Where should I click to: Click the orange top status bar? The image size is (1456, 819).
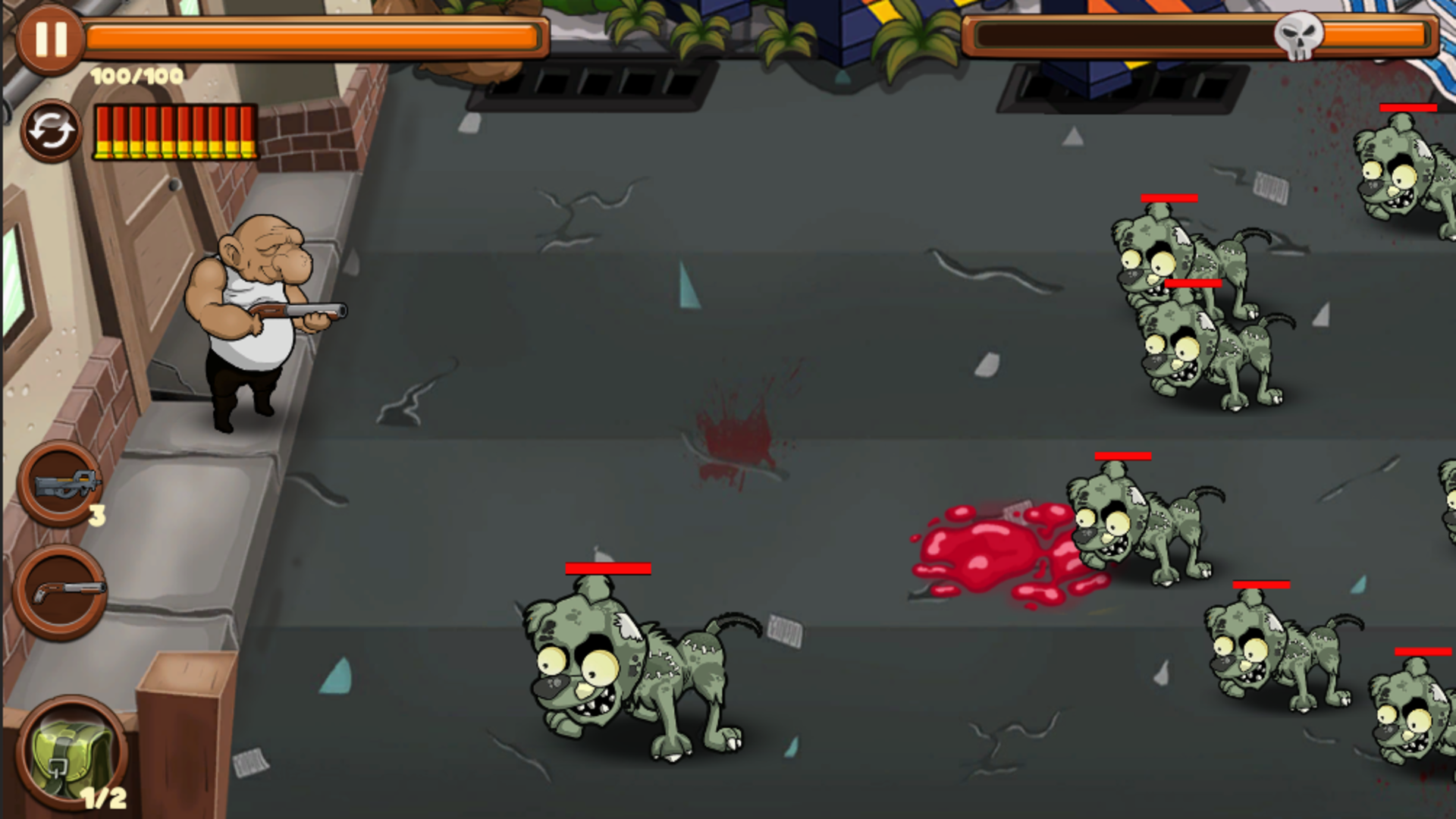pos(318,33)
